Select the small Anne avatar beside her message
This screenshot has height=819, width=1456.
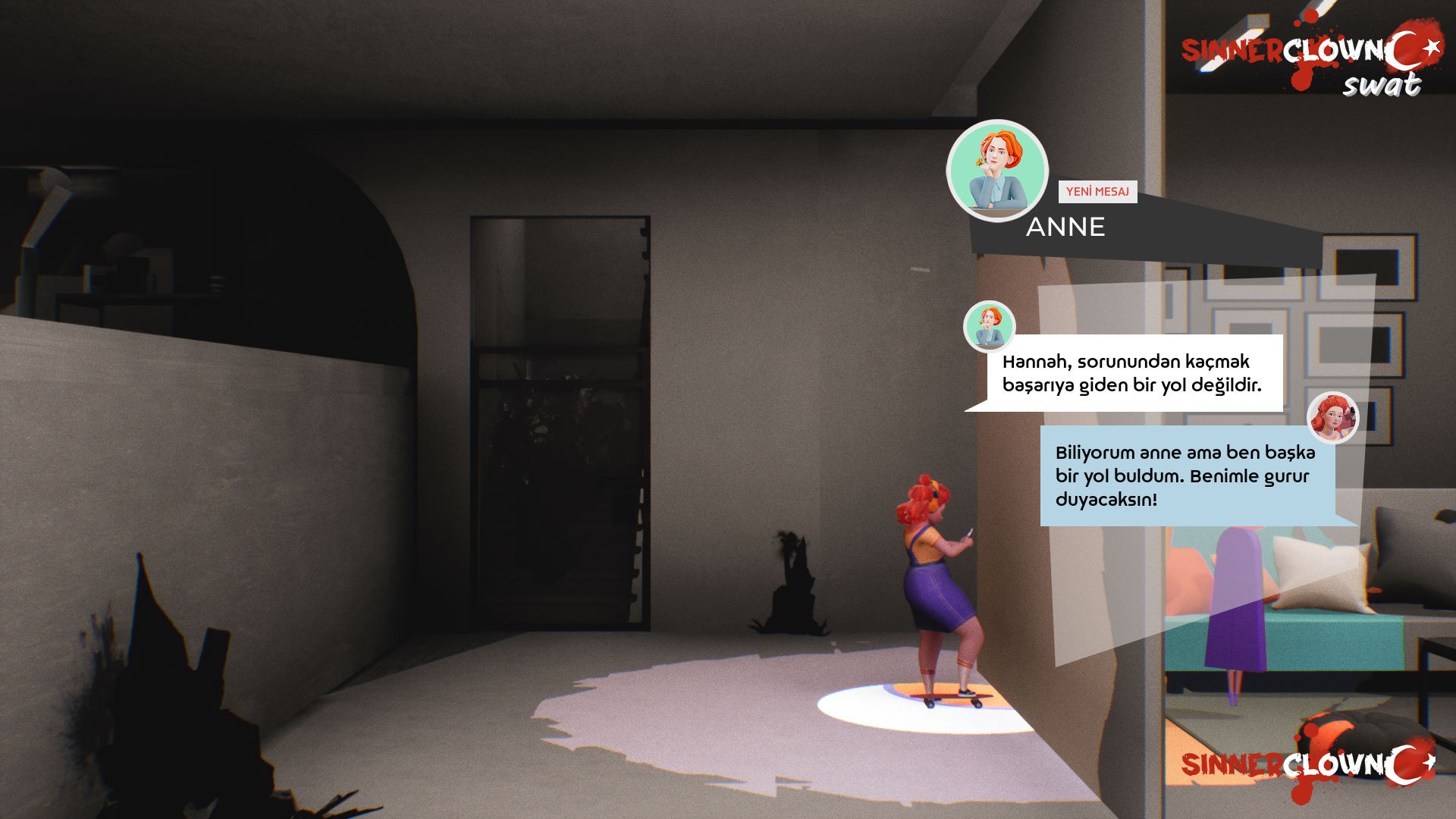pos(991,325)
